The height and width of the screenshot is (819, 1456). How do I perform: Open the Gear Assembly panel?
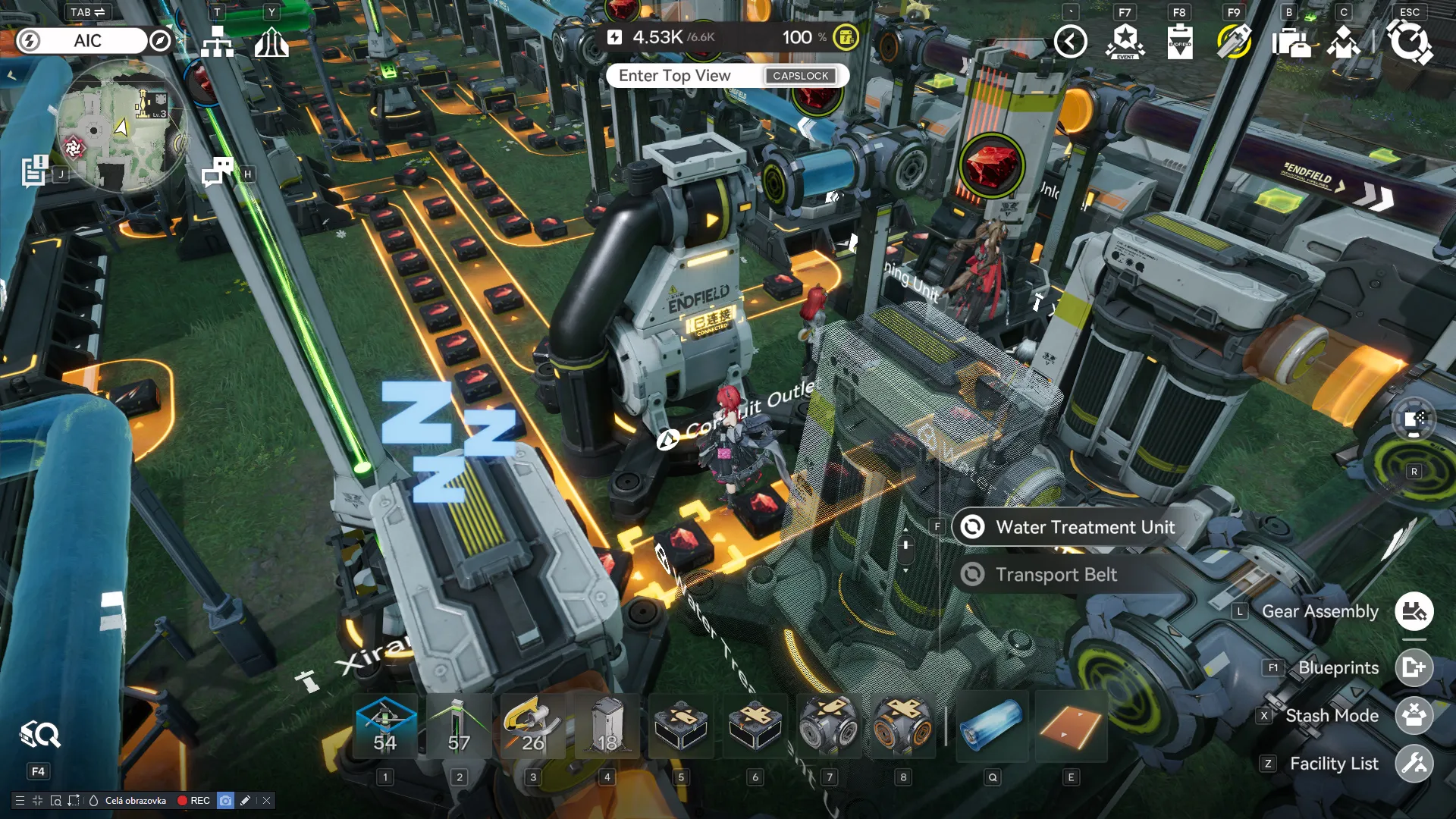(x=1414, y=611)
